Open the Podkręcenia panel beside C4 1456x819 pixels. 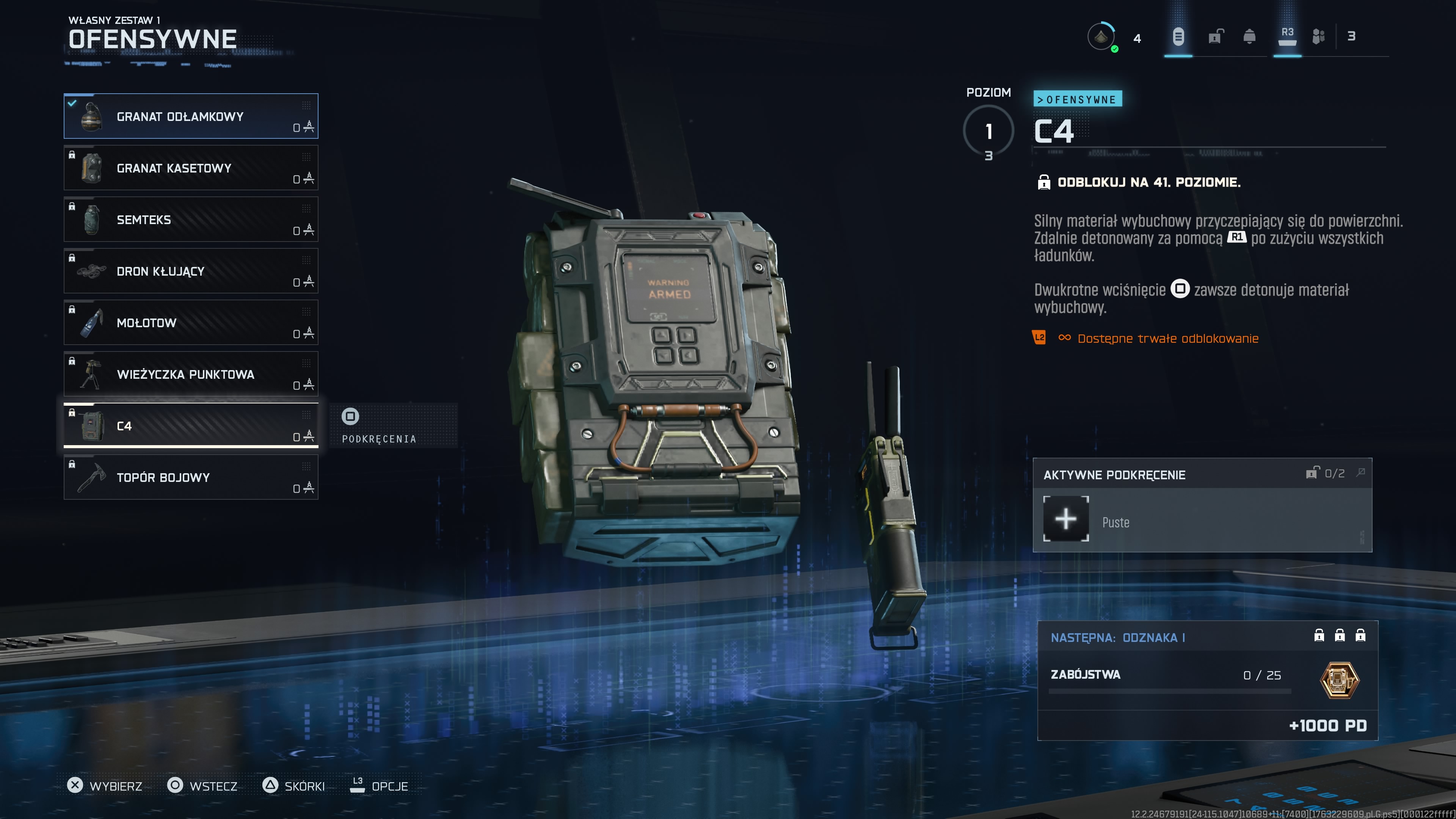pos(379,426)
